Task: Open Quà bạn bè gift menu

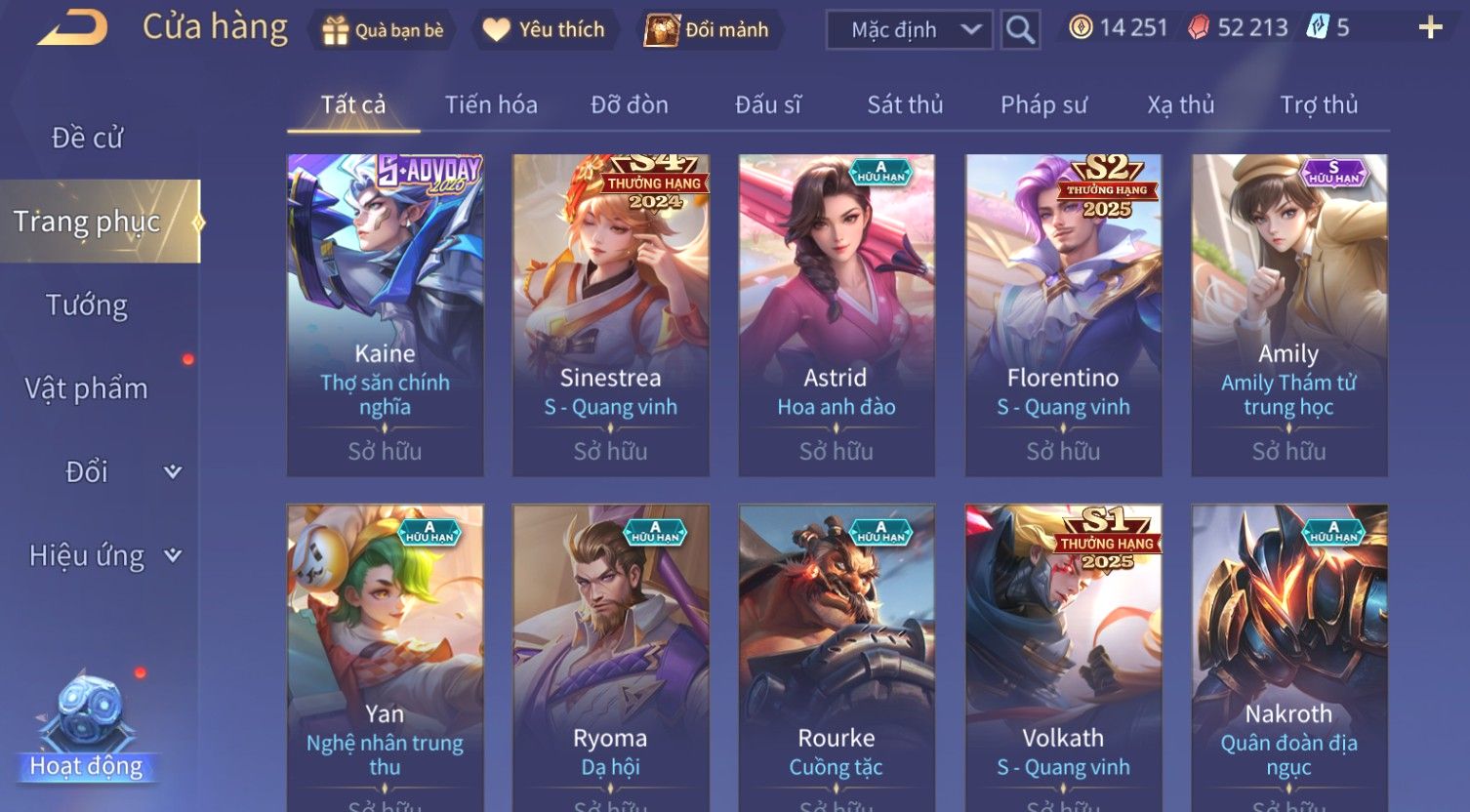Action: tap(383, 30)
